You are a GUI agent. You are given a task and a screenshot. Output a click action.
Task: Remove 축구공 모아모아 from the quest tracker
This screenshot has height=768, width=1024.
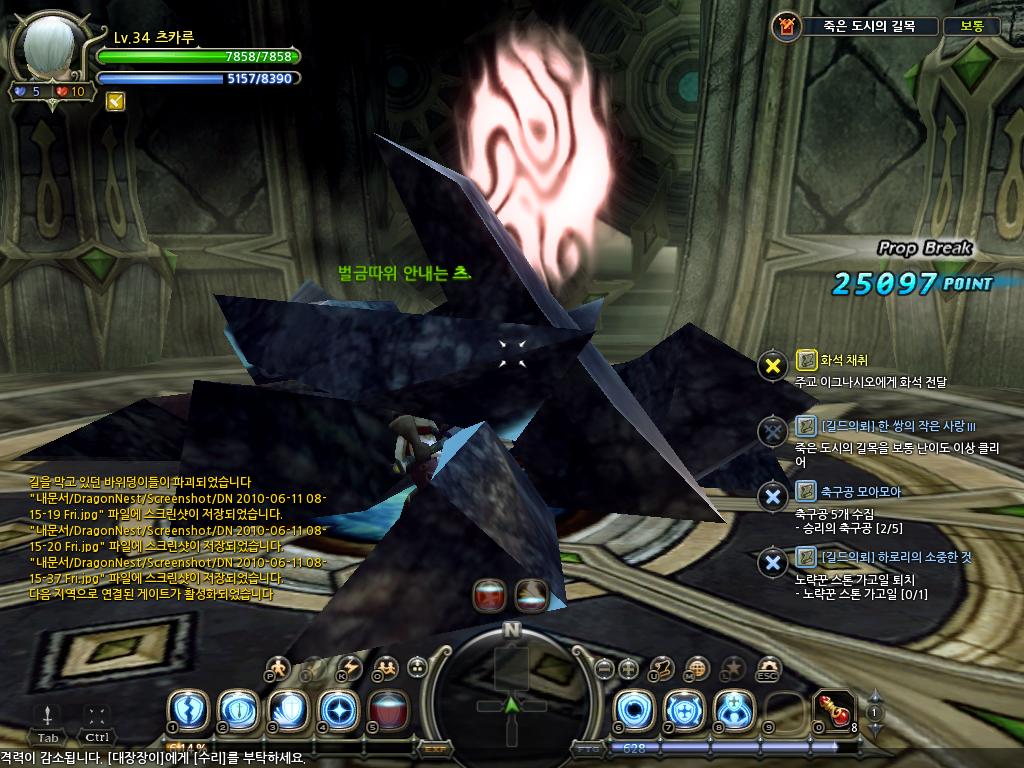click(772, 496)
